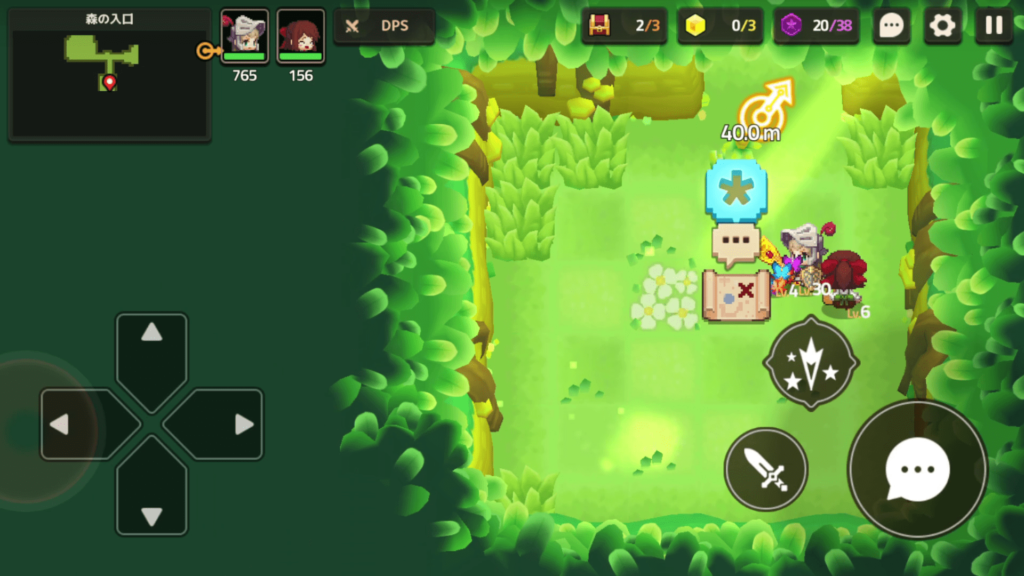The width and height of the screenshot is (1024, 576).
Task: Open the forest entrance minimap
Action: coord(109,75)
